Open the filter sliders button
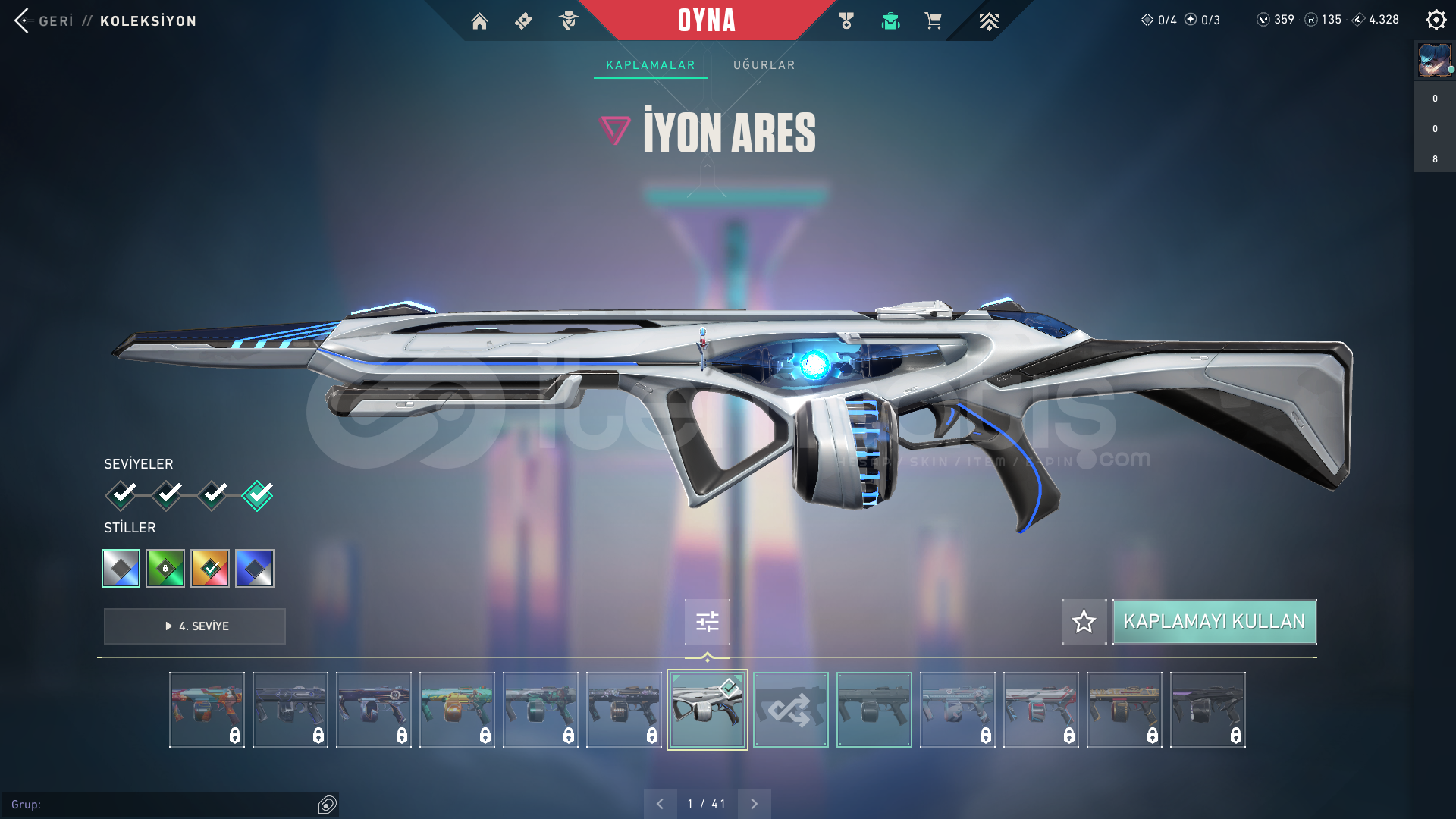 707,622
